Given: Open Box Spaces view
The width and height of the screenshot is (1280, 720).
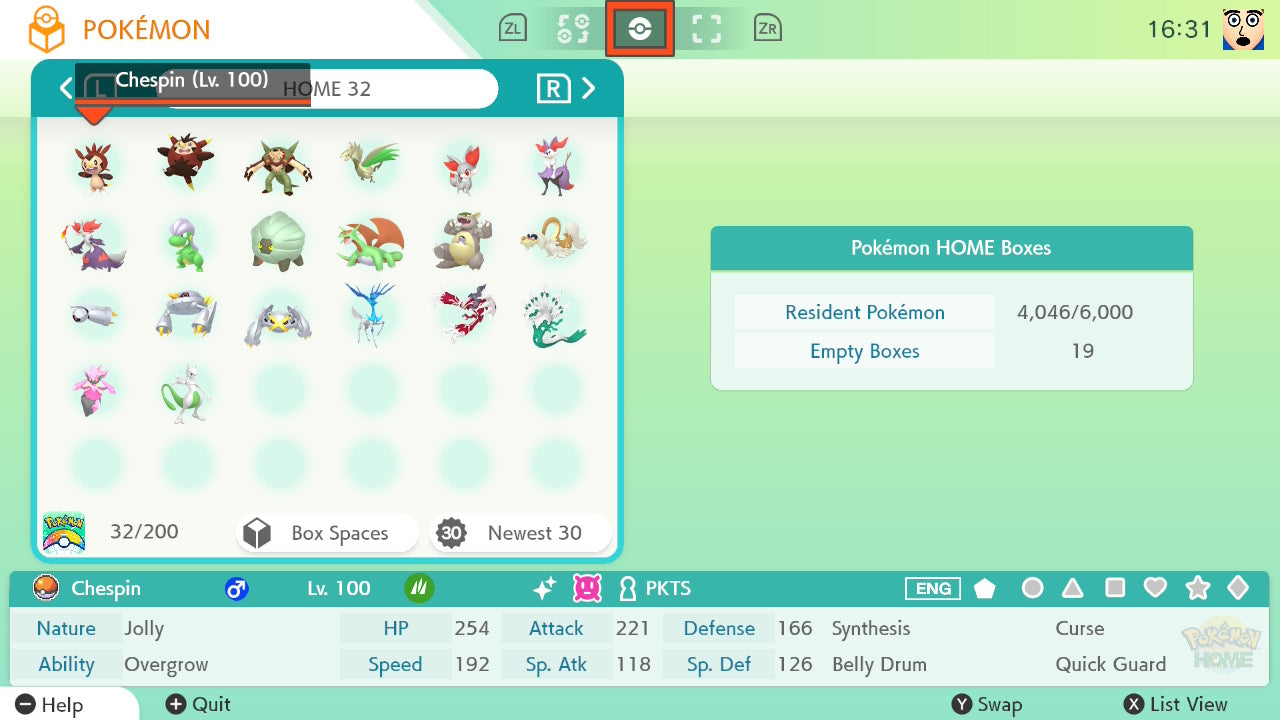Looking at the screenshot, I should tap(326, 532).
